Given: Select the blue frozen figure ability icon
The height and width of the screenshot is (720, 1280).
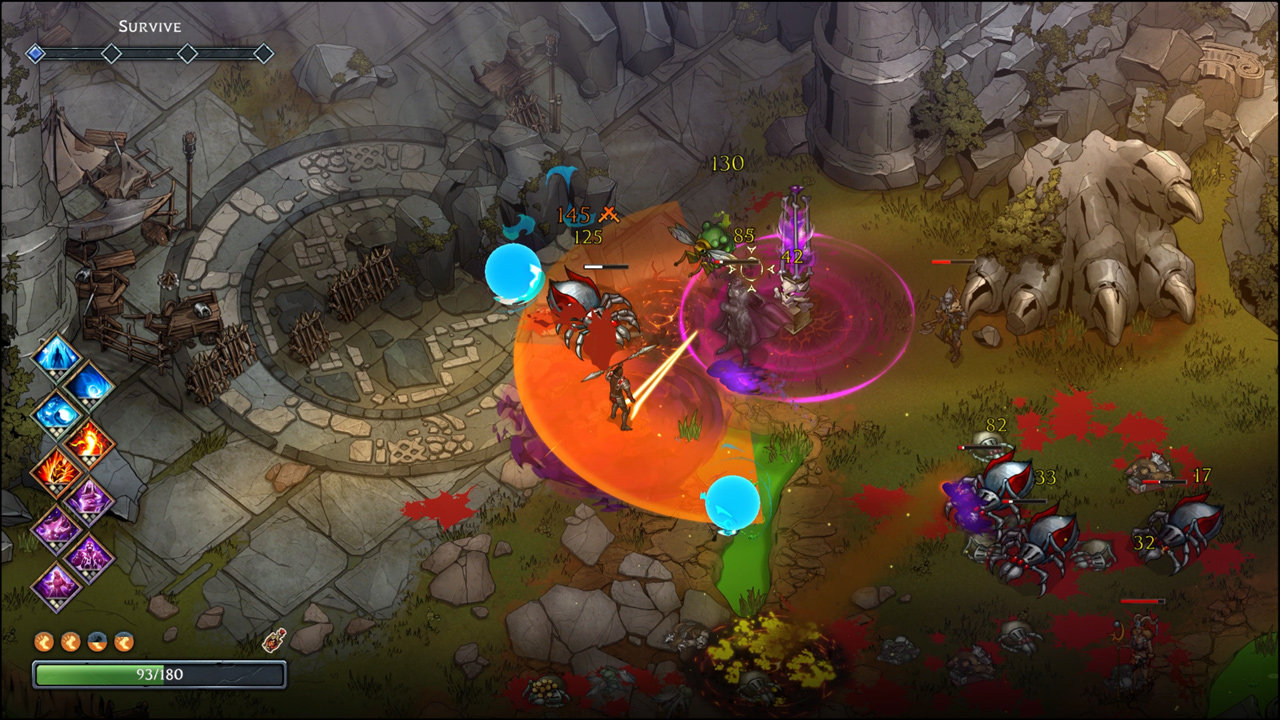Looking at the screenshot, I should click(56, 357).
